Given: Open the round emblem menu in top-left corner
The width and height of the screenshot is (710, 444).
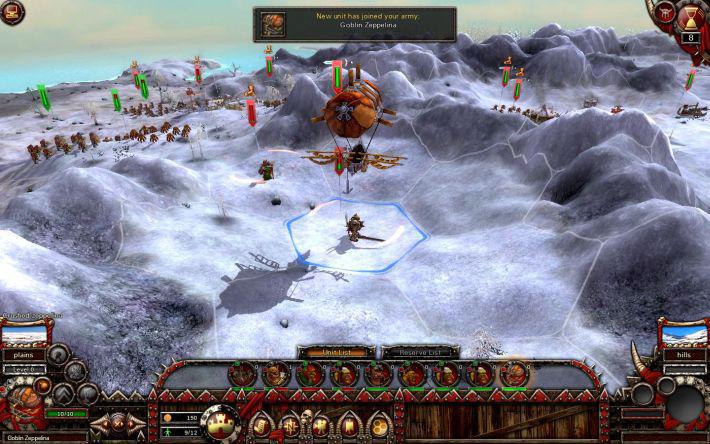Looking at the screenshot, I should click(12, 11).
